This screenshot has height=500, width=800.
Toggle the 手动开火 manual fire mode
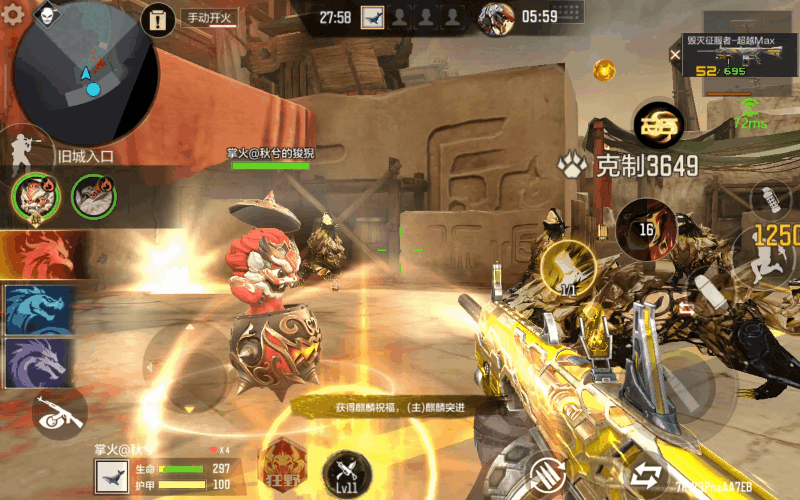(x=207, y=18)
